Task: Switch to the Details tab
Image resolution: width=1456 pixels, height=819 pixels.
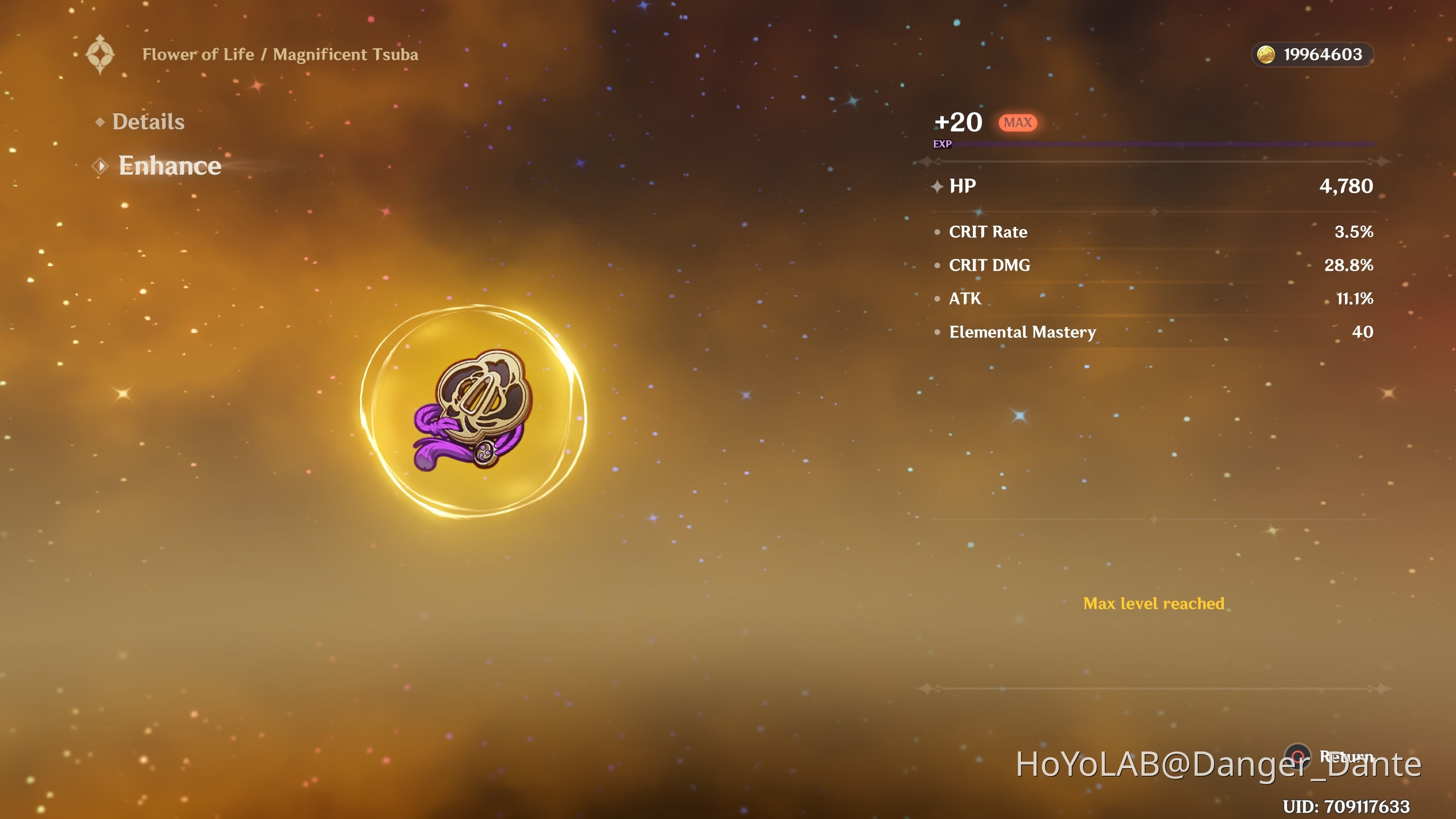Action: click(148, 122)
